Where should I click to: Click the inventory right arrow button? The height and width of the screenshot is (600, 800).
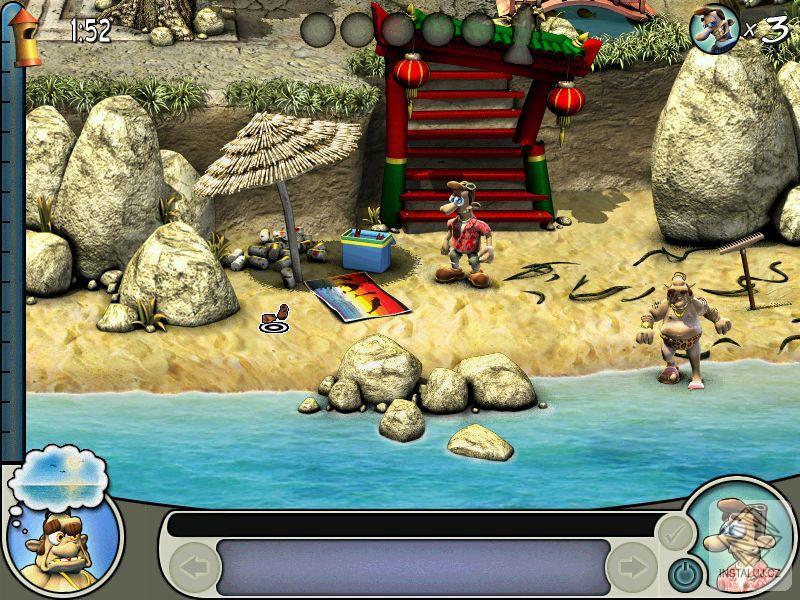tap(632, 568)
